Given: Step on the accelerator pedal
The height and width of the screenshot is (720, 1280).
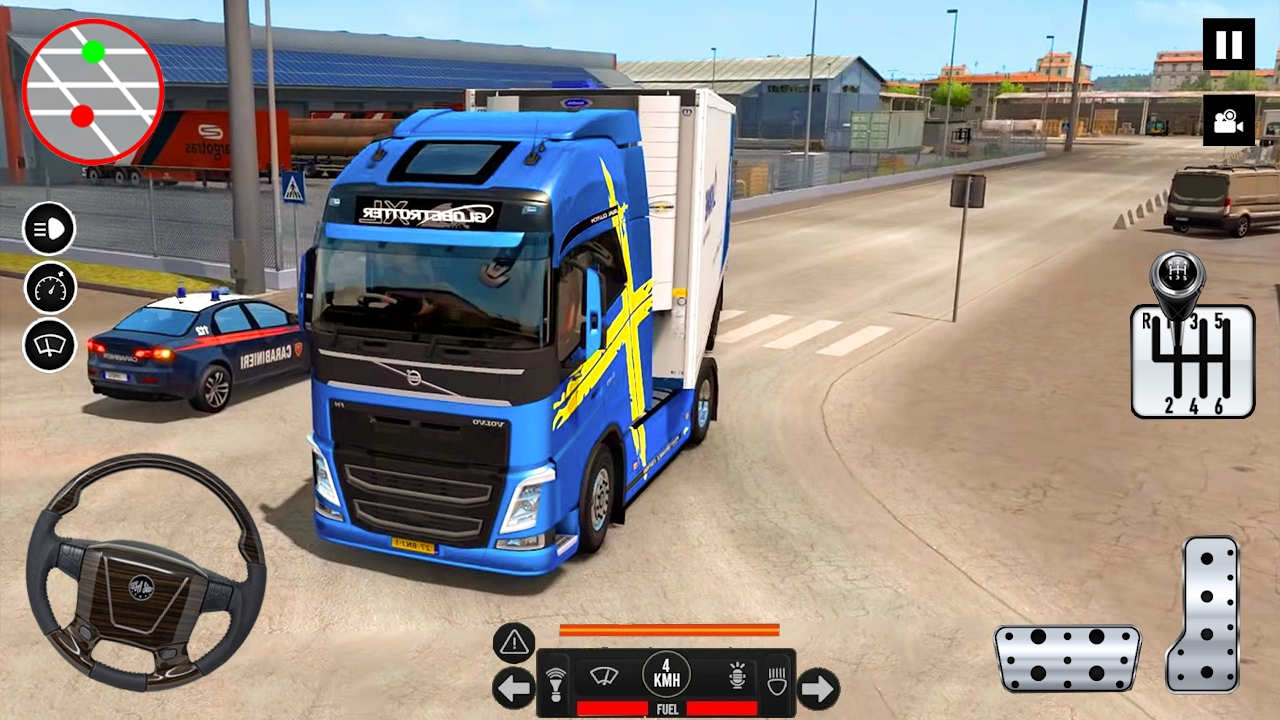Looking at the screenshot, I should coord(1203,614).
